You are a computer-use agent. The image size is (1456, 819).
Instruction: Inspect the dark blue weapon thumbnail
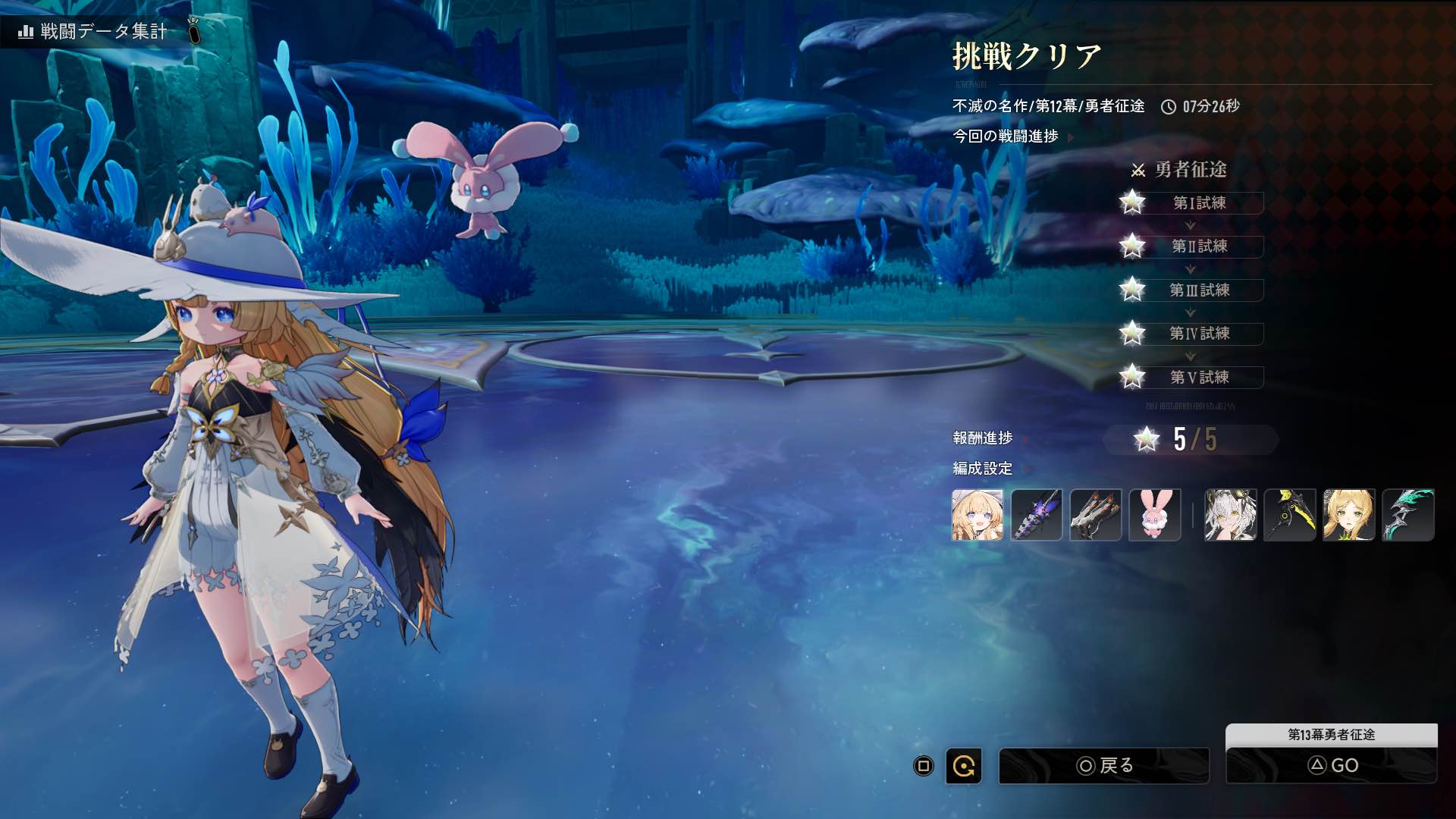(1037, 515)
